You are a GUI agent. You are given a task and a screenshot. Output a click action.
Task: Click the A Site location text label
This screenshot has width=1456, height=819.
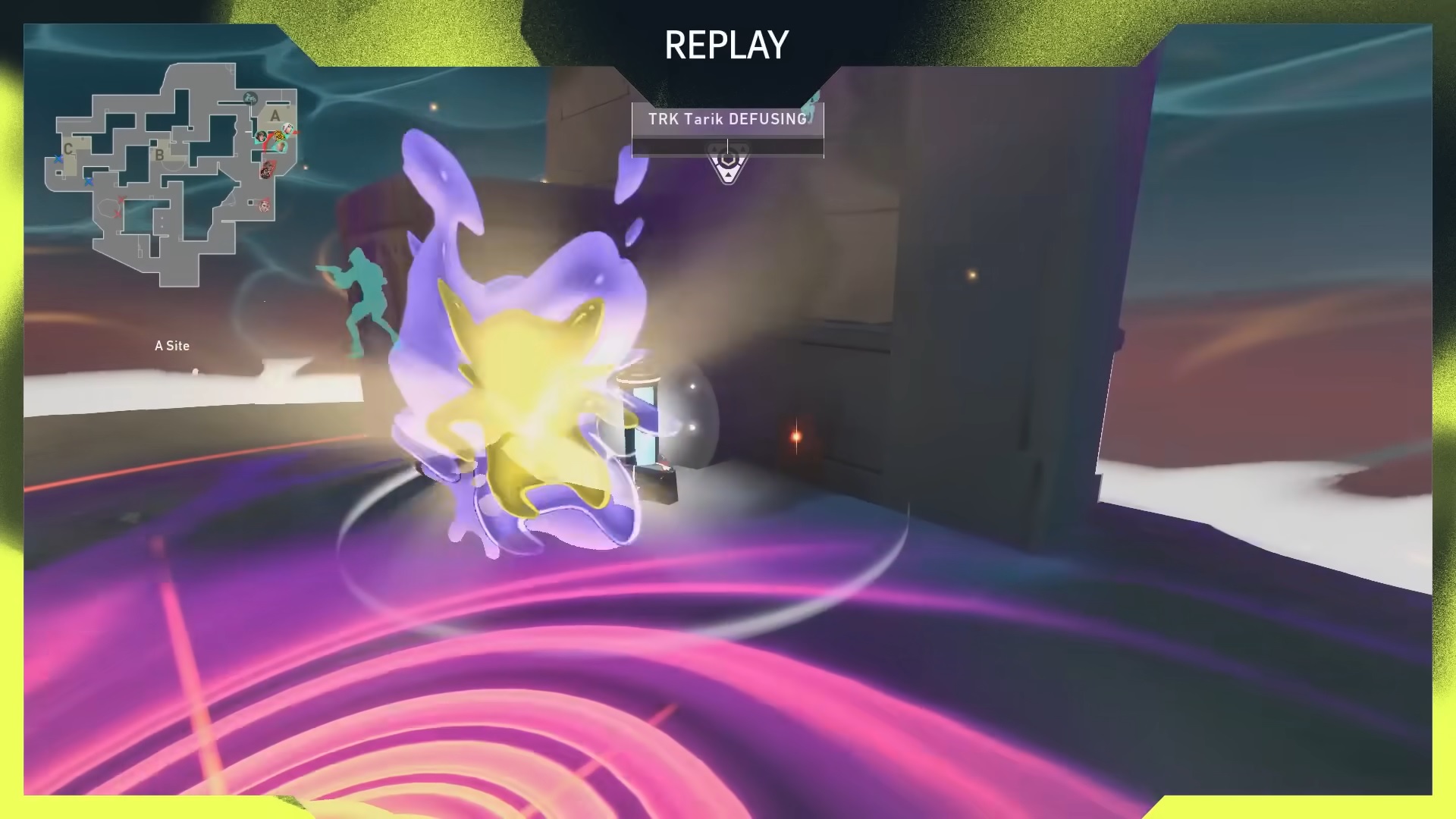[172, 346]
